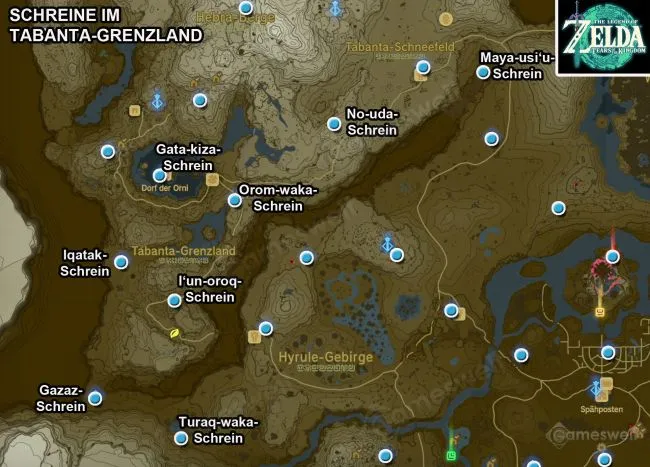Pick the Iqatak-Schrein shrine marker

[x=121, y=262]
